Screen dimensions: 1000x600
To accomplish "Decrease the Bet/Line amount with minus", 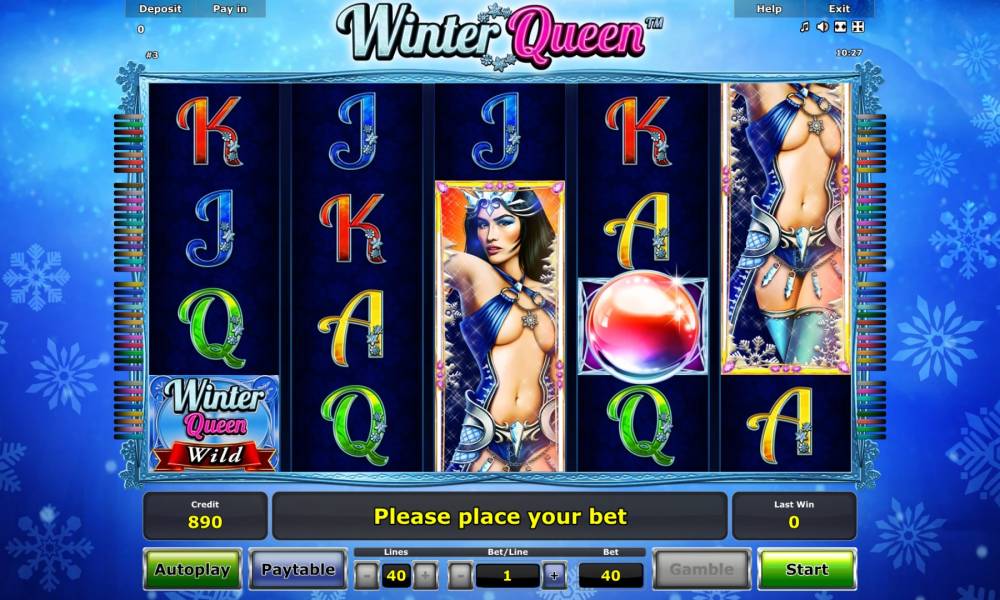I will point(460,575).
